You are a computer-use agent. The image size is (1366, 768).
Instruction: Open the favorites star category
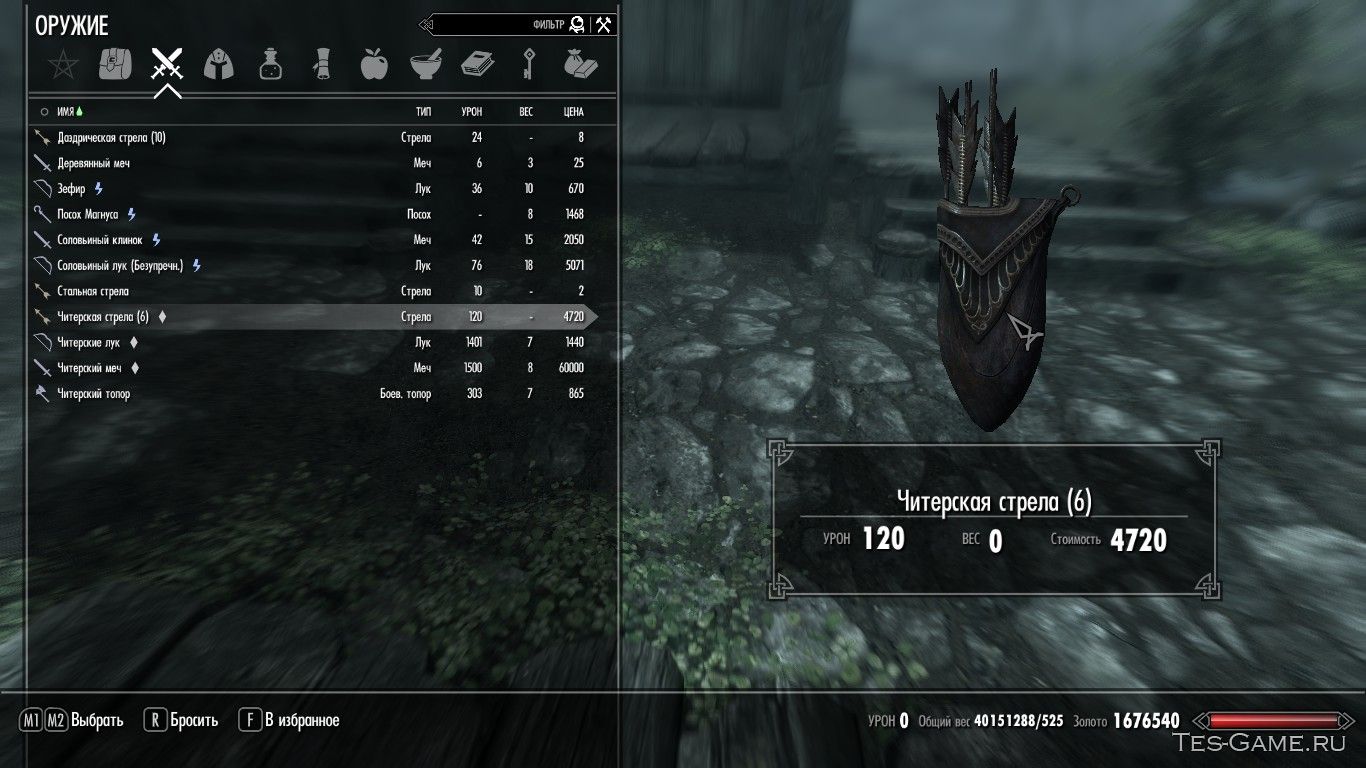tap(63, 66)
